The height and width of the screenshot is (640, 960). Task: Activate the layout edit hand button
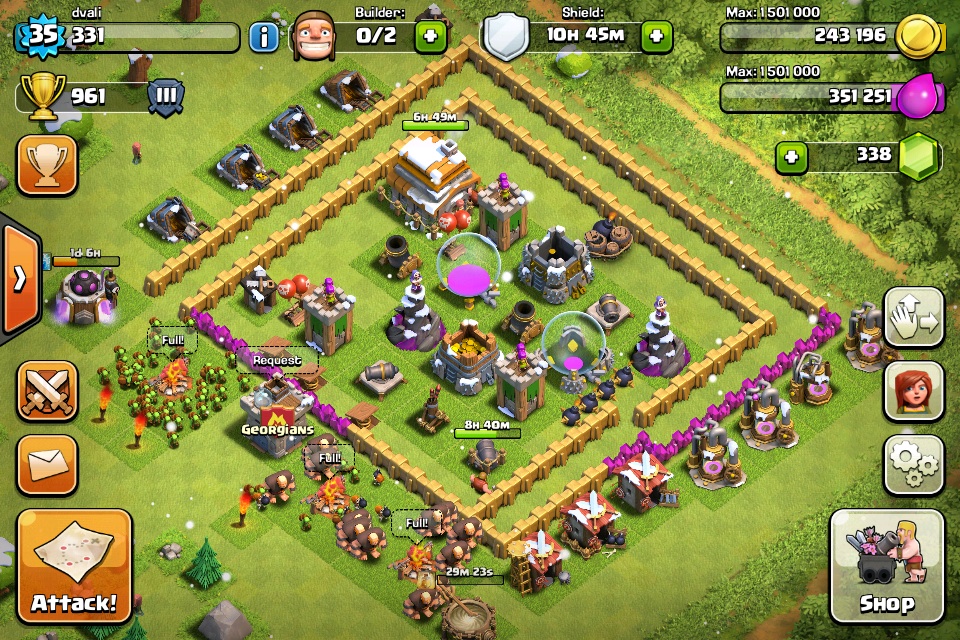pos(913,318)
